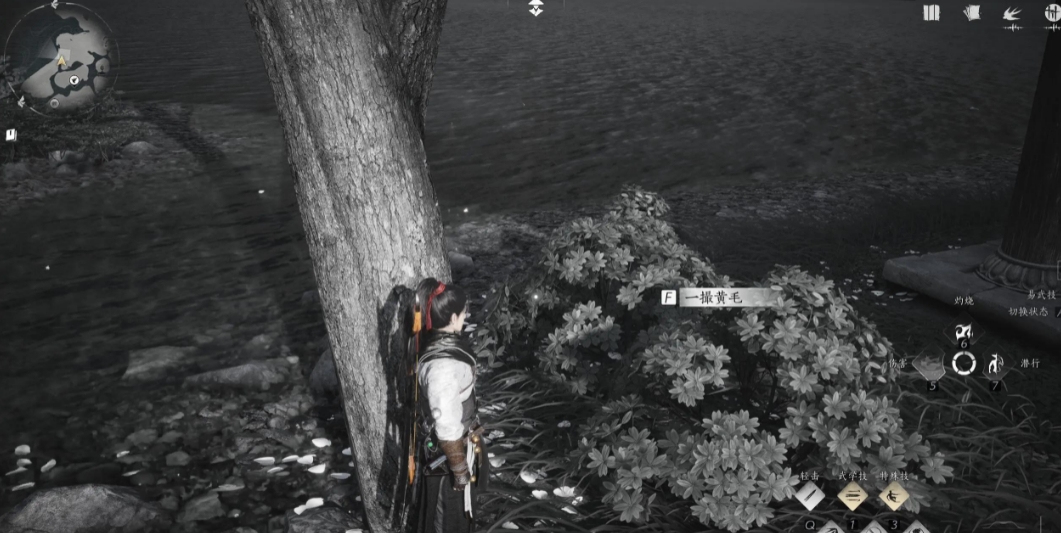The width and height of the screenshot is (1061, 533).
Task: Open the stacked cards icon
Action: click(971, 13)
